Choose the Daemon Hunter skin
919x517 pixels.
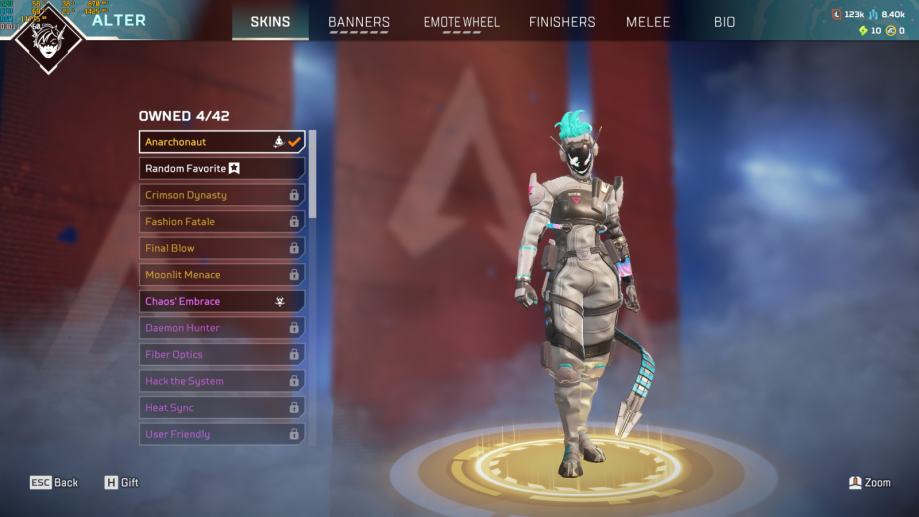coord(222,328)
